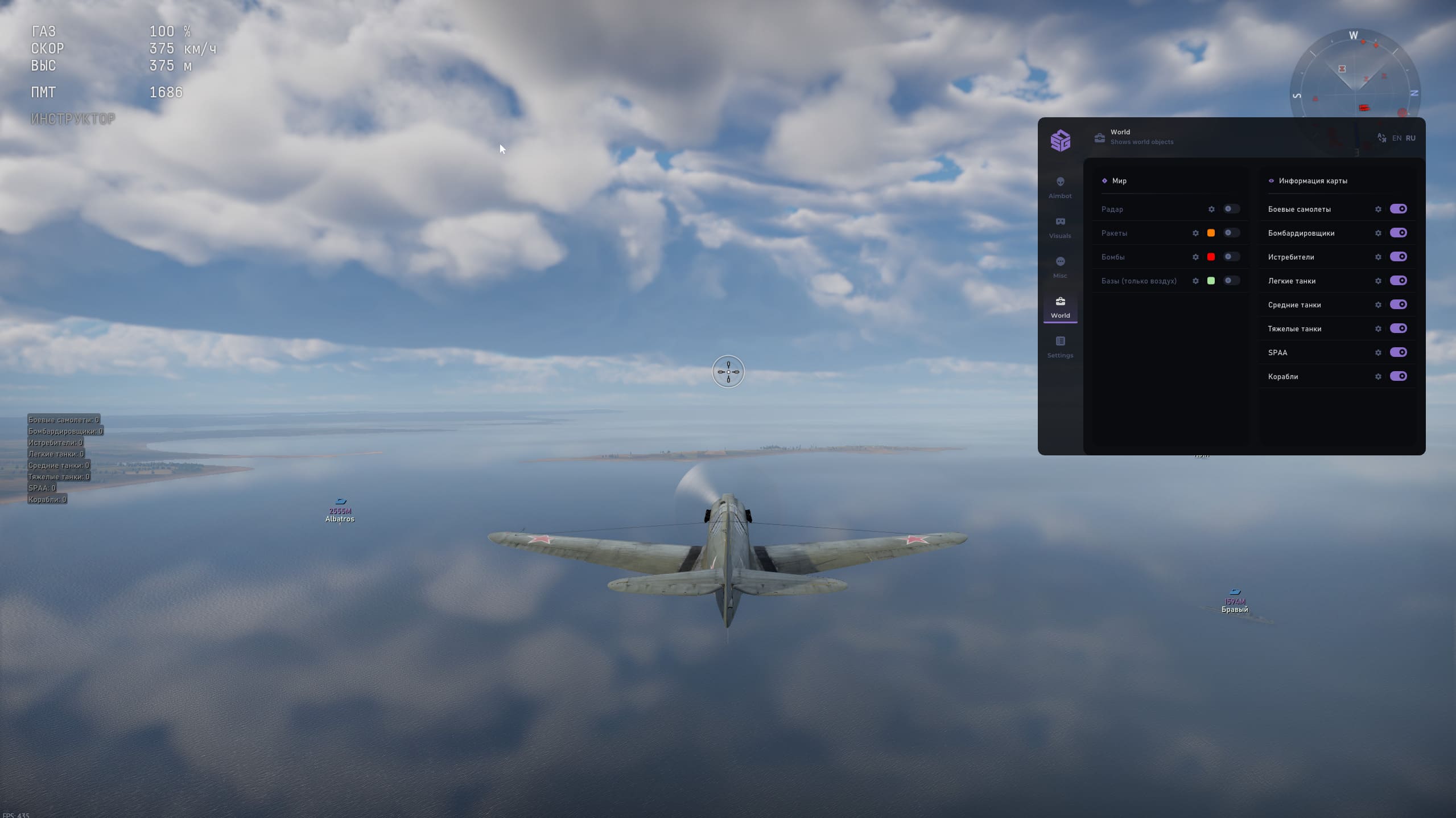This screenshot has height=818, width=1456.
Task: Toggle the SPAA switch off
Action: [x=1398, y=352]
